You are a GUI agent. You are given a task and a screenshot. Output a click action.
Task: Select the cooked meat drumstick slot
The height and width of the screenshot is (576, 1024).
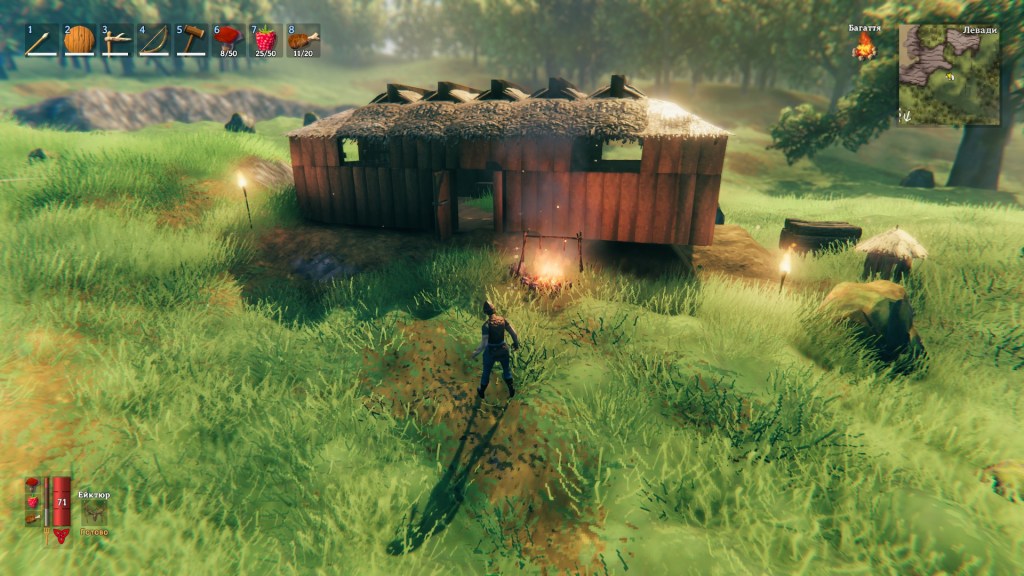point(302,40)
